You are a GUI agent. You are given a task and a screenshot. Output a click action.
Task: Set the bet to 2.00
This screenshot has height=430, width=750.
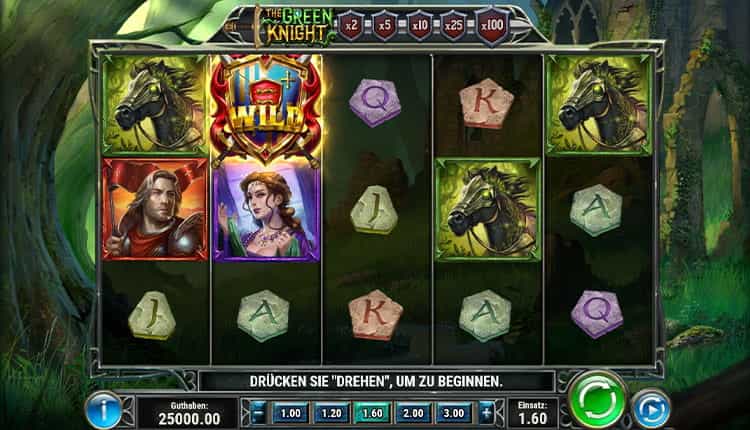[412, 411]
